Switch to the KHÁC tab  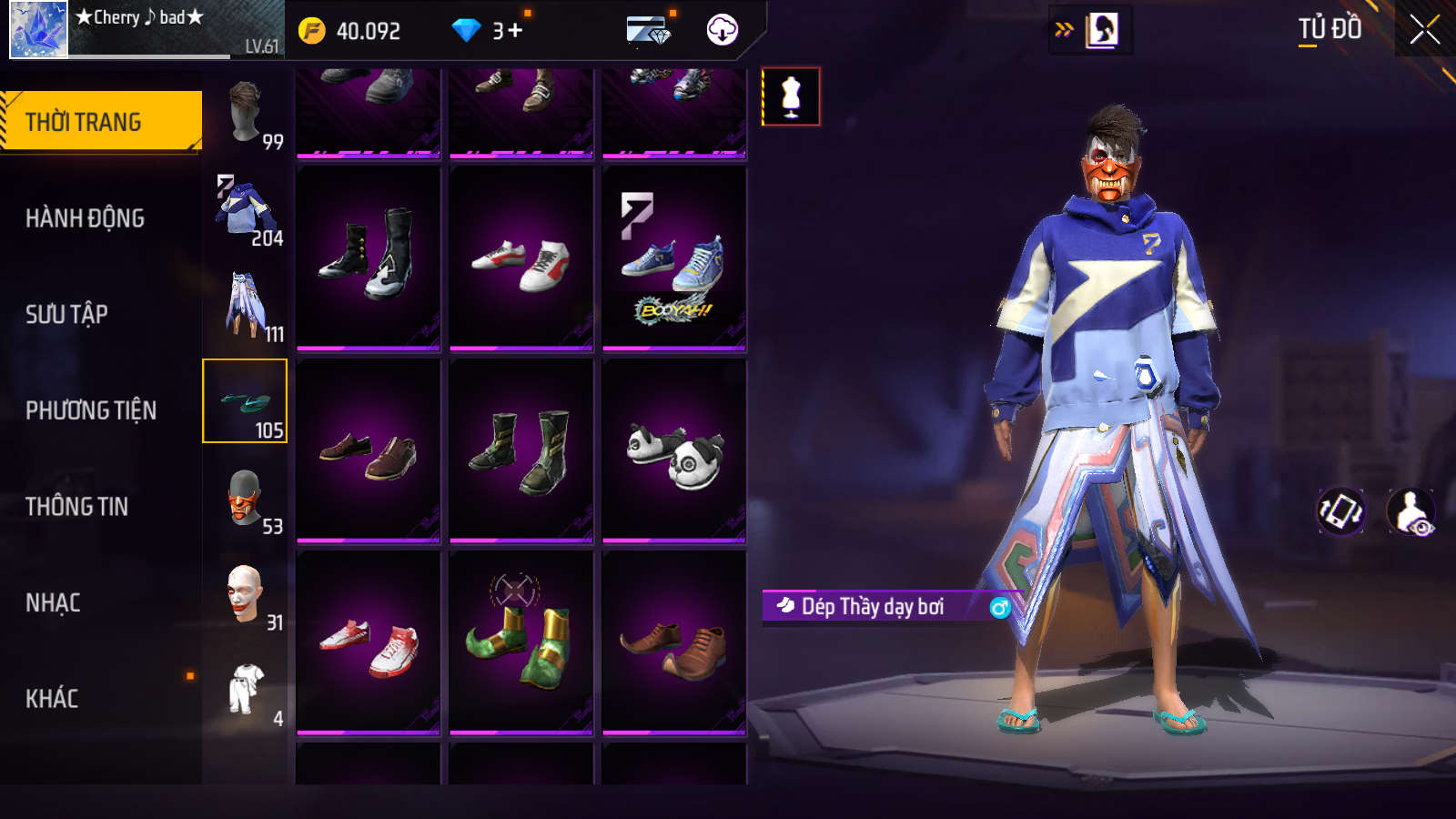click(x=52, y=698)
